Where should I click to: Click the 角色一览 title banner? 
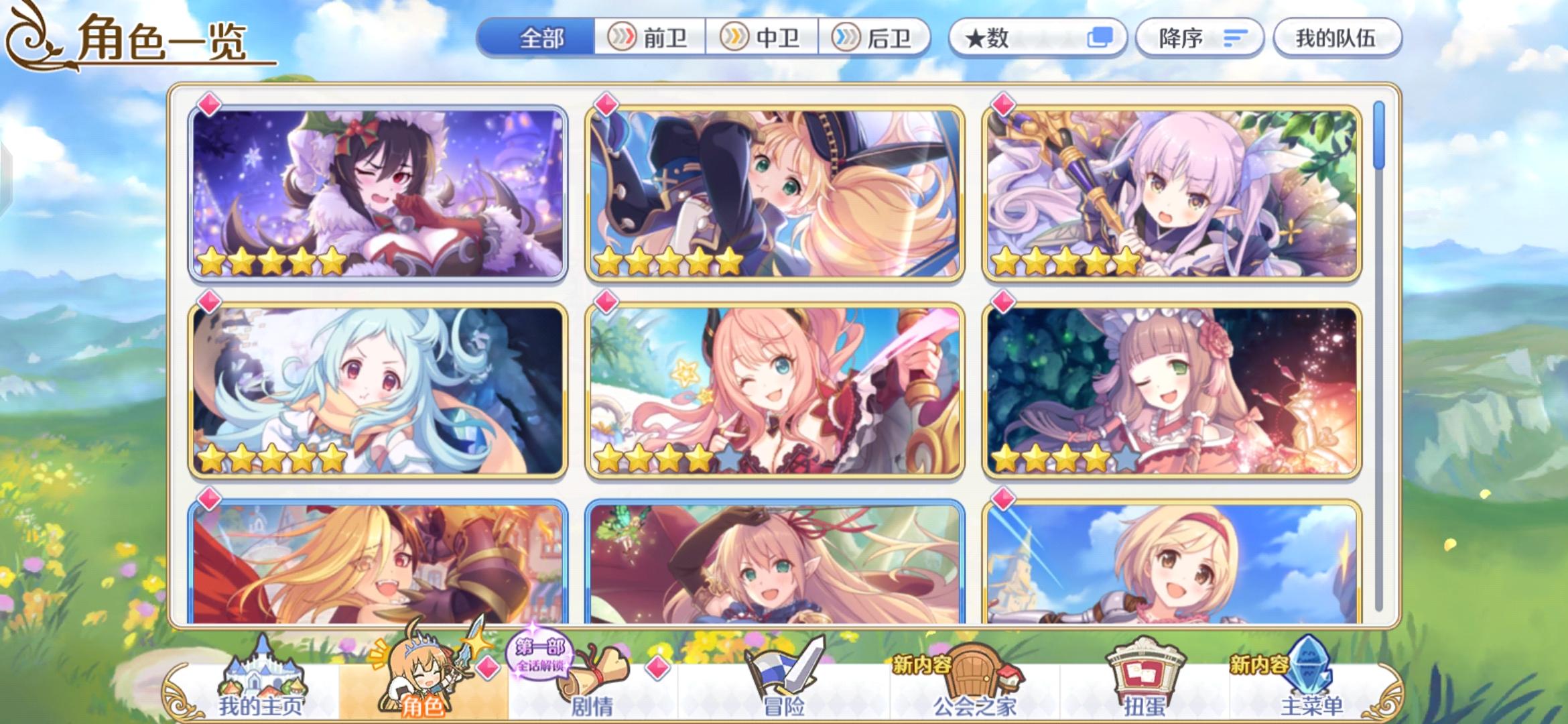tap(161, 40)
